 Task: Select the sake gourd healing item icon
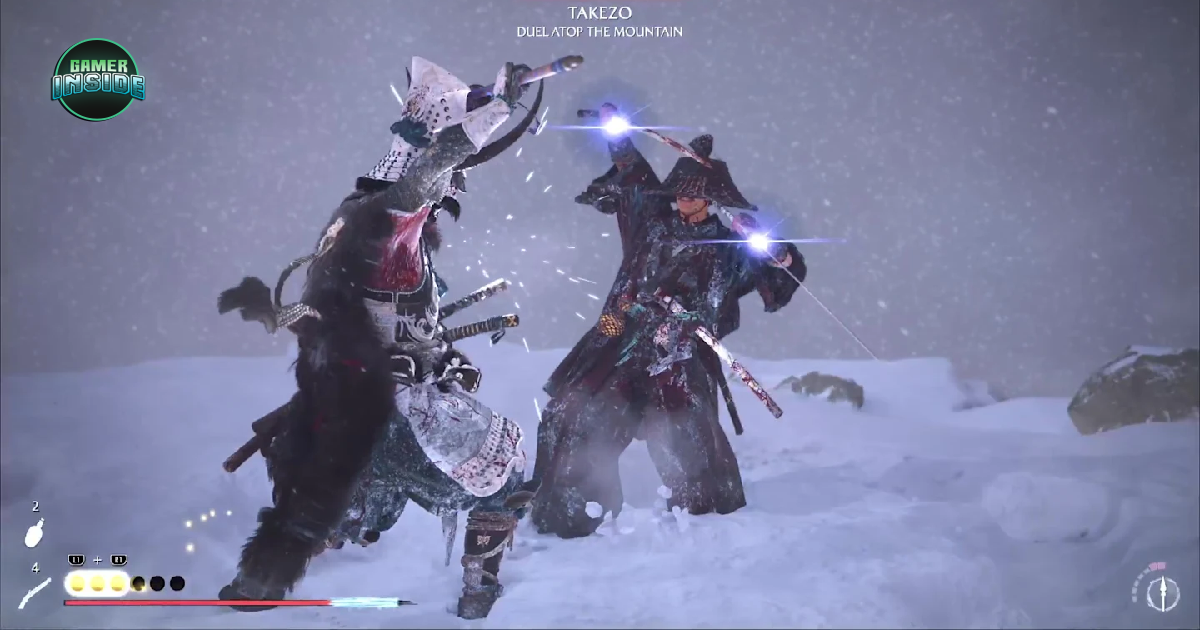(34, 533)
